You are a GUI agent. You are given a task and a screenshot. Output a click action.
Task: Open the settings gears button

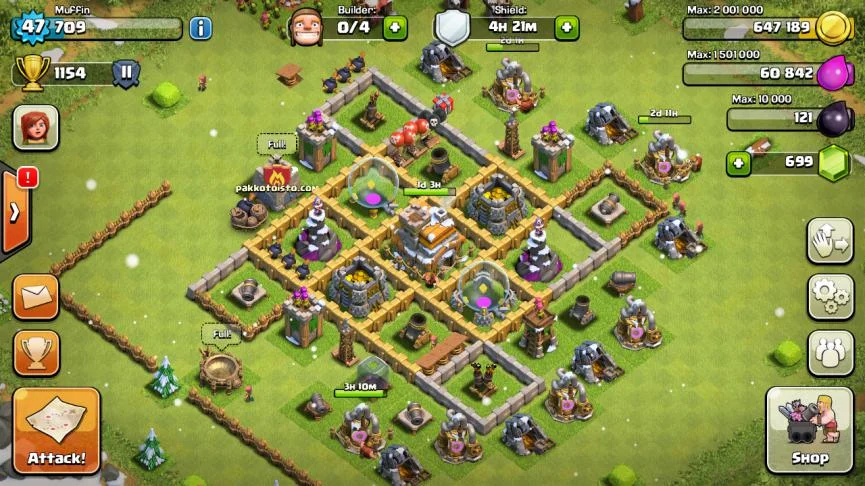[x=830, y=295]
